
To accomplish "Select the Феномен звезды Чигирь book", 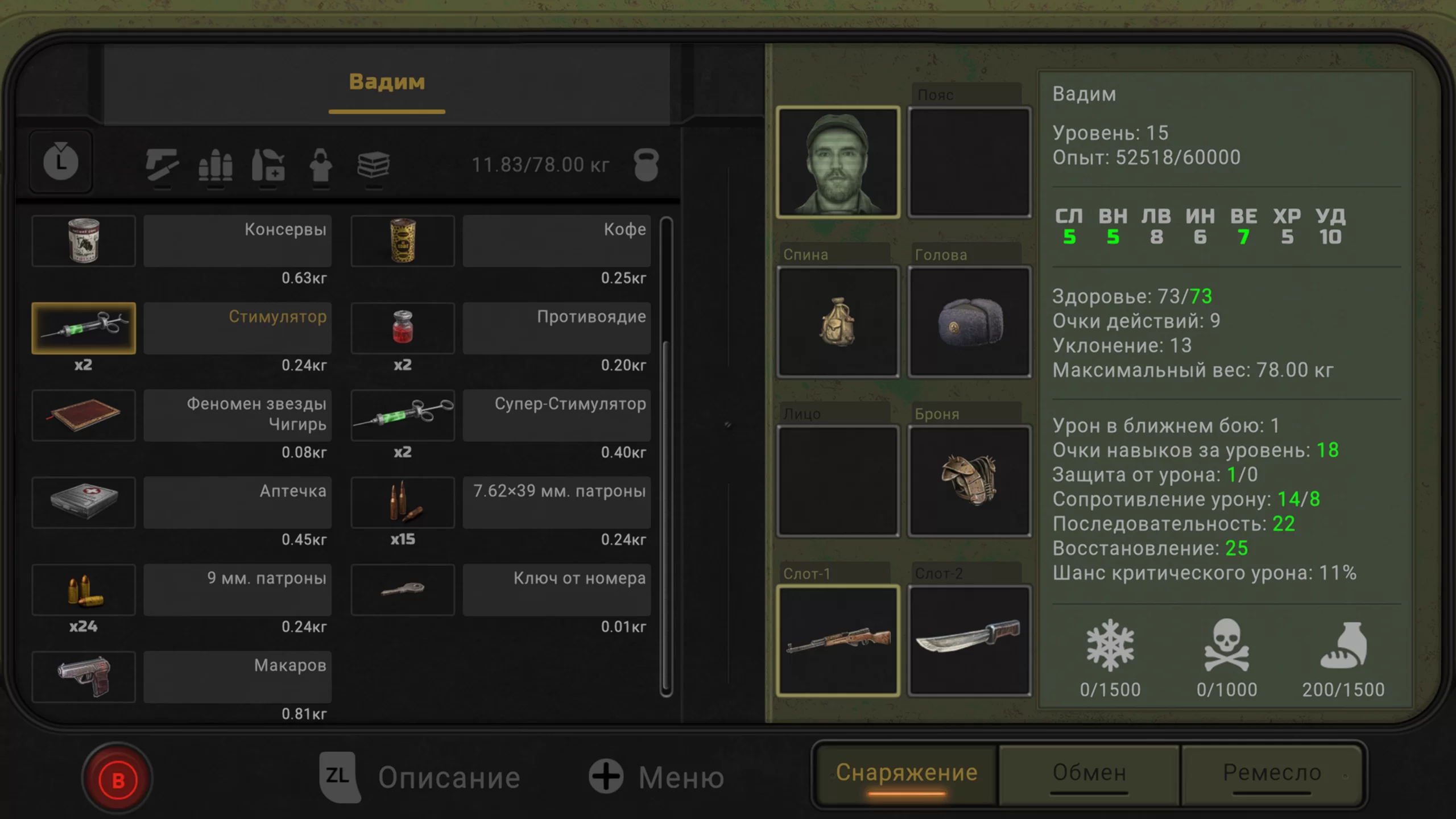I will point(84,415).
